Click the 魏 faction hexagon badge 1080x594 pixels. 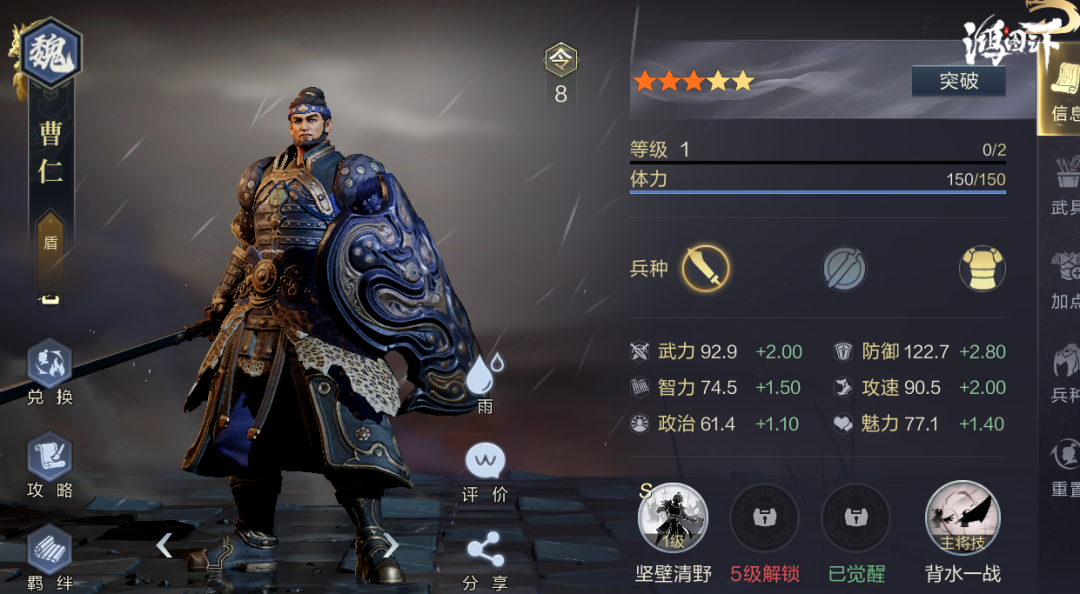click(51, 52)
